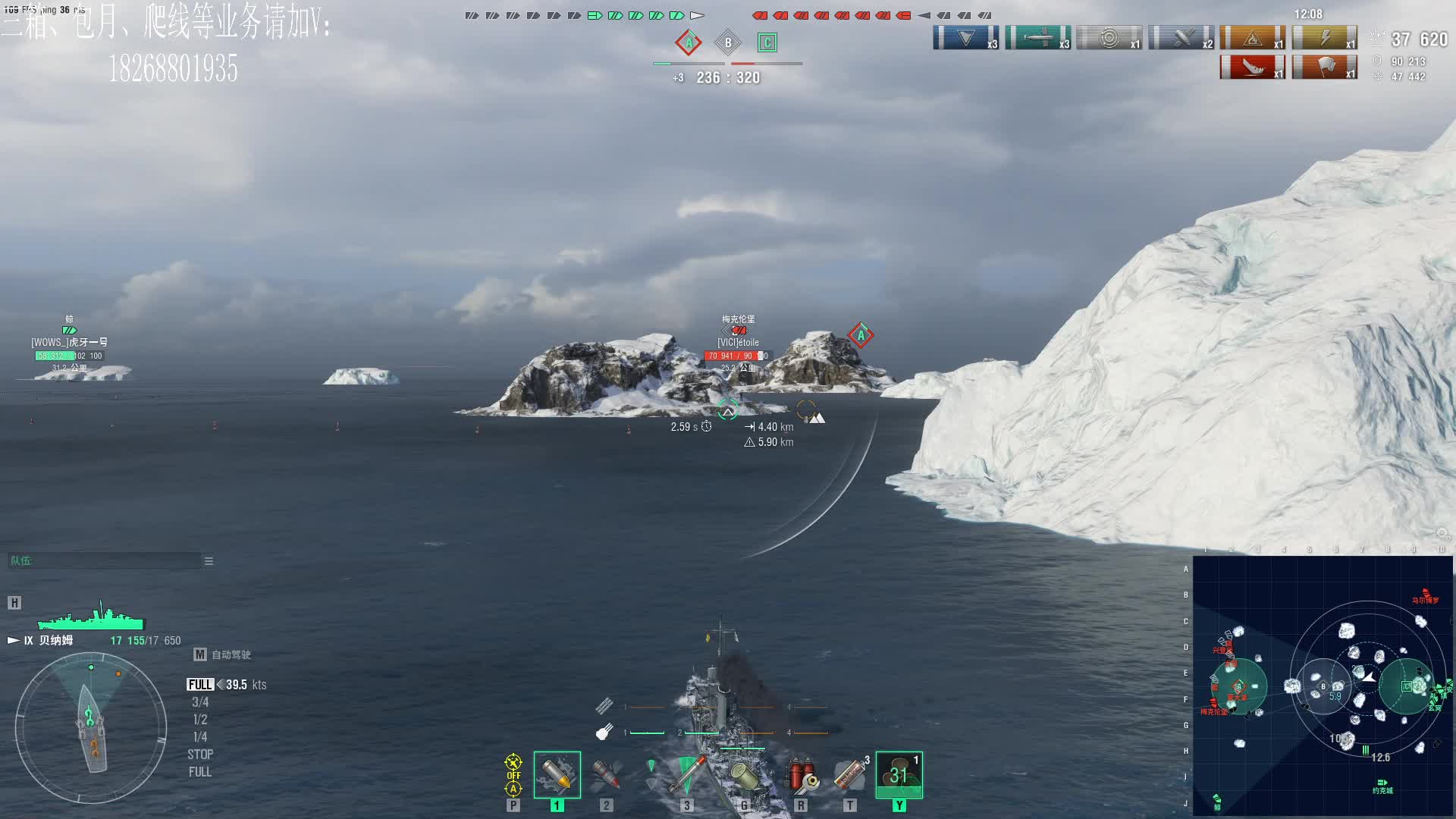1456x819 pixels.
Task: Toggle the yellow AA defense OFF indicator
Action: tap(513, 774)
